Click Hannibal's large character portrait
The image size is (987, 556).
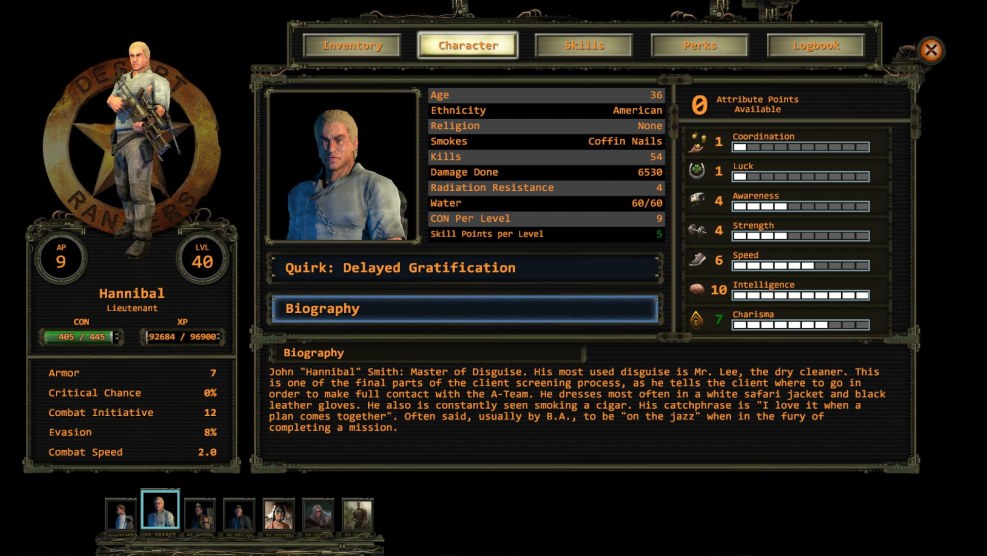343,165
